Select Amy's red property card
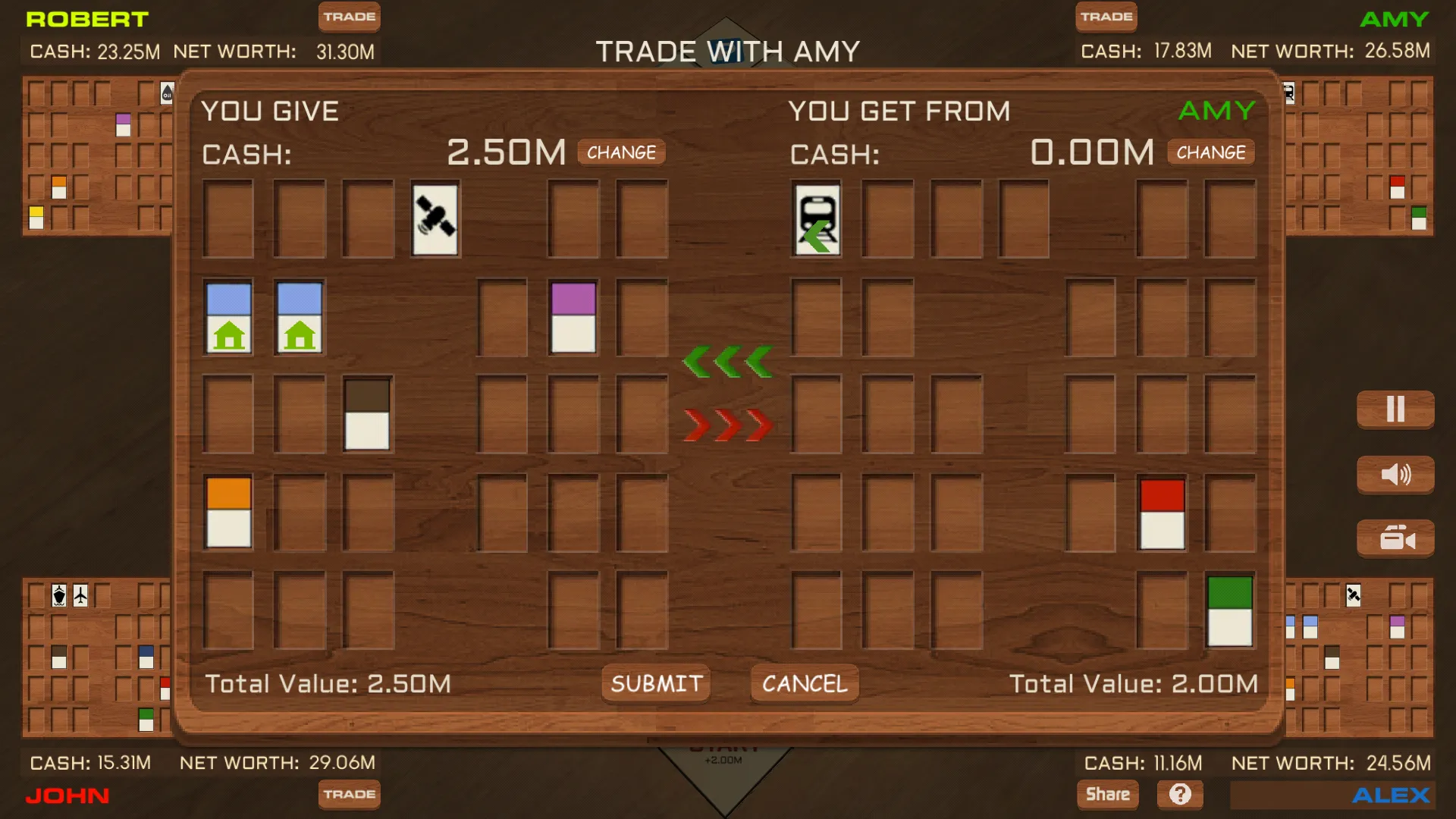This screenshot has height=819, width=1456. coord(1160,512)
